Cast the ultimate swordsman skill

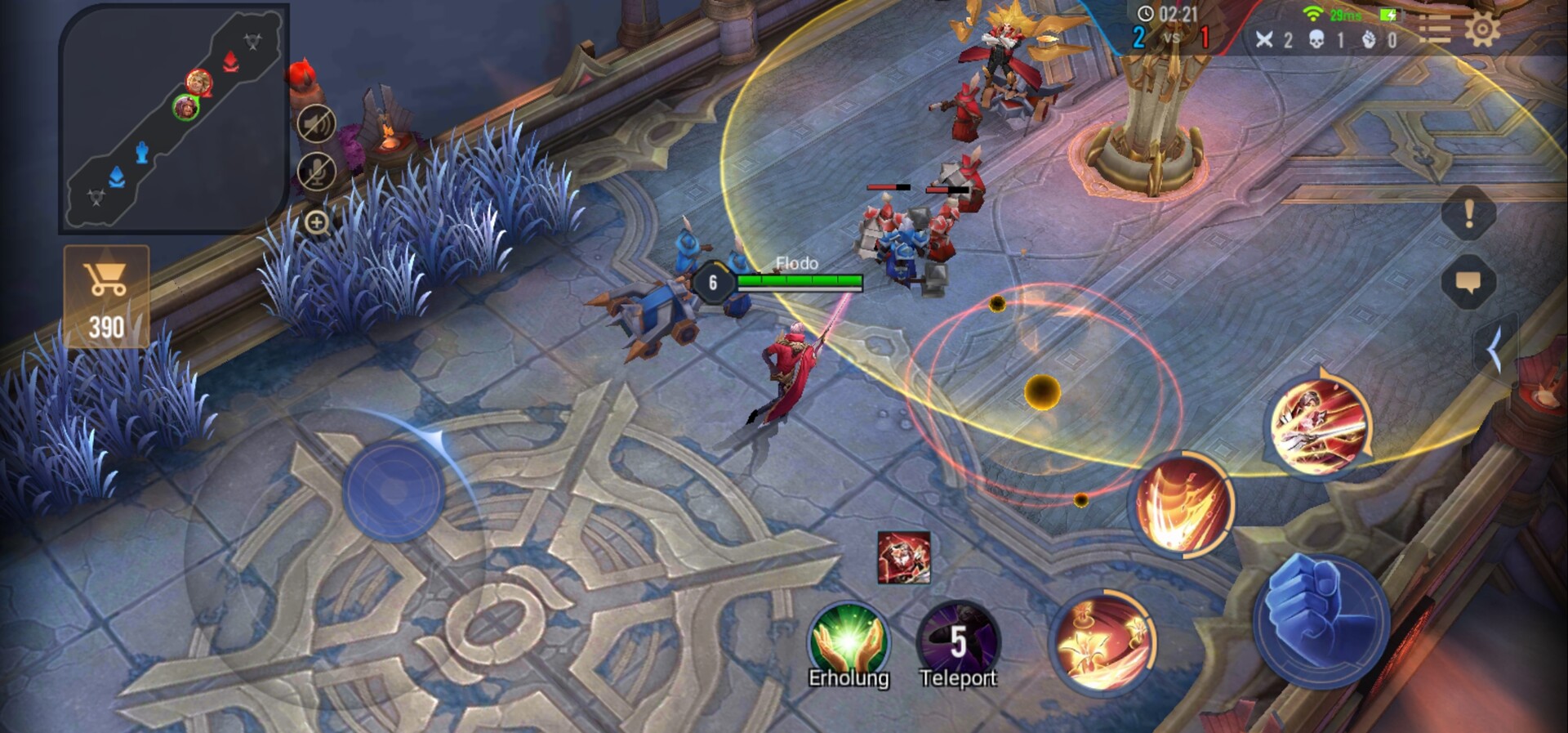point(1317,425)
